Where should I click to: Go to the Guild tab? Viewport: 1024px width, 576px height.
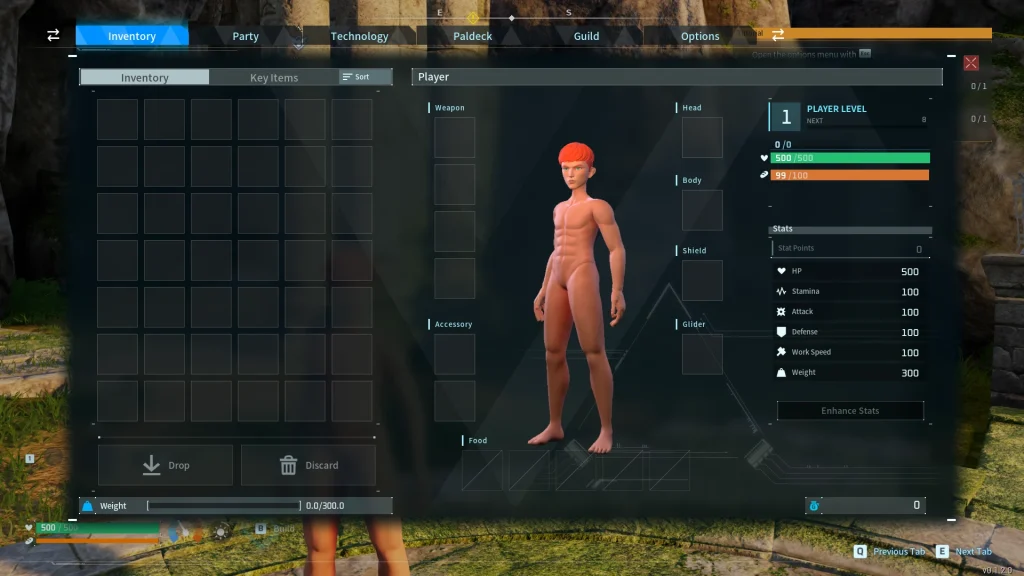point(586,36)
